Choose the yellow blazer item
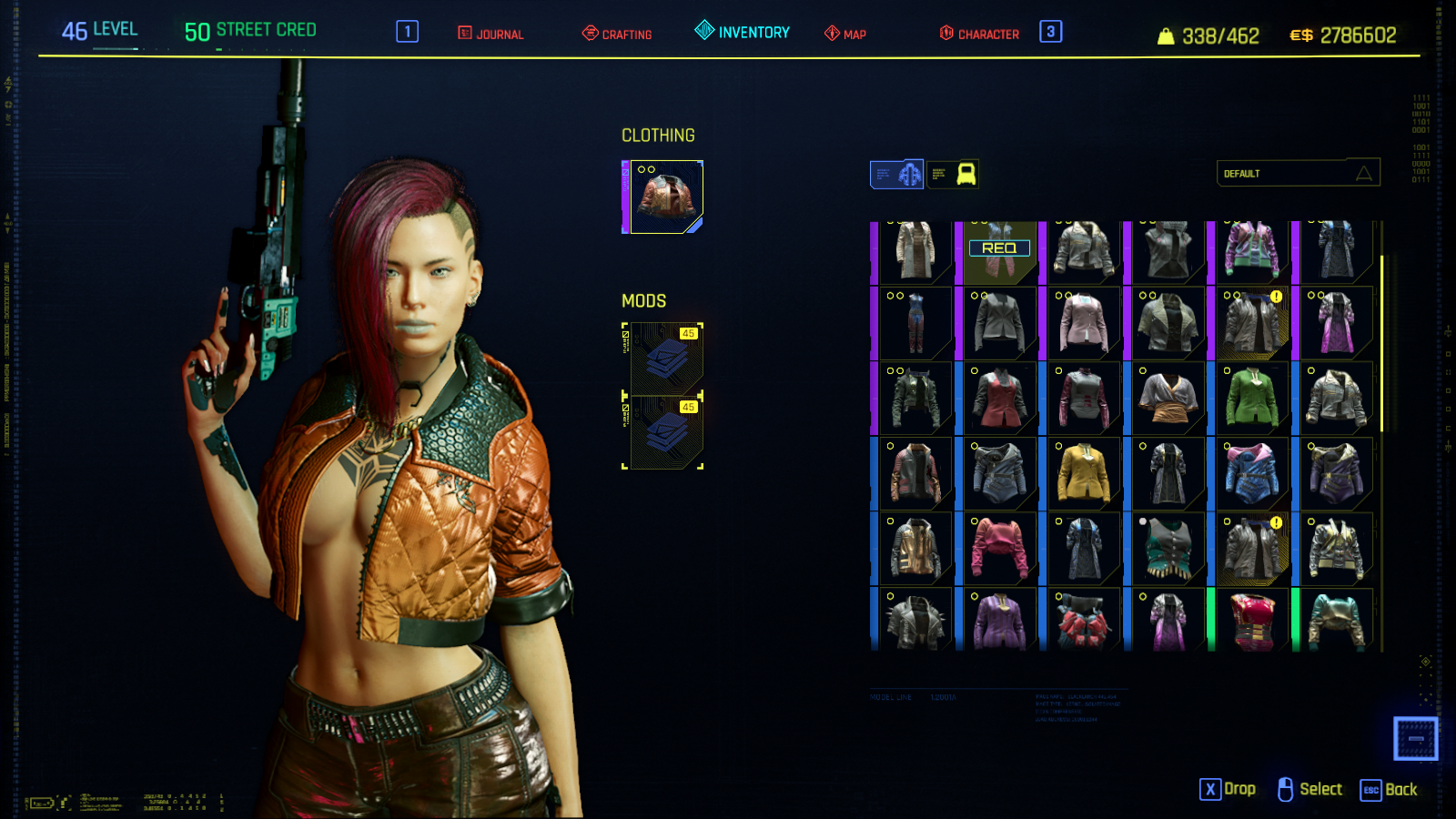 1084,474
